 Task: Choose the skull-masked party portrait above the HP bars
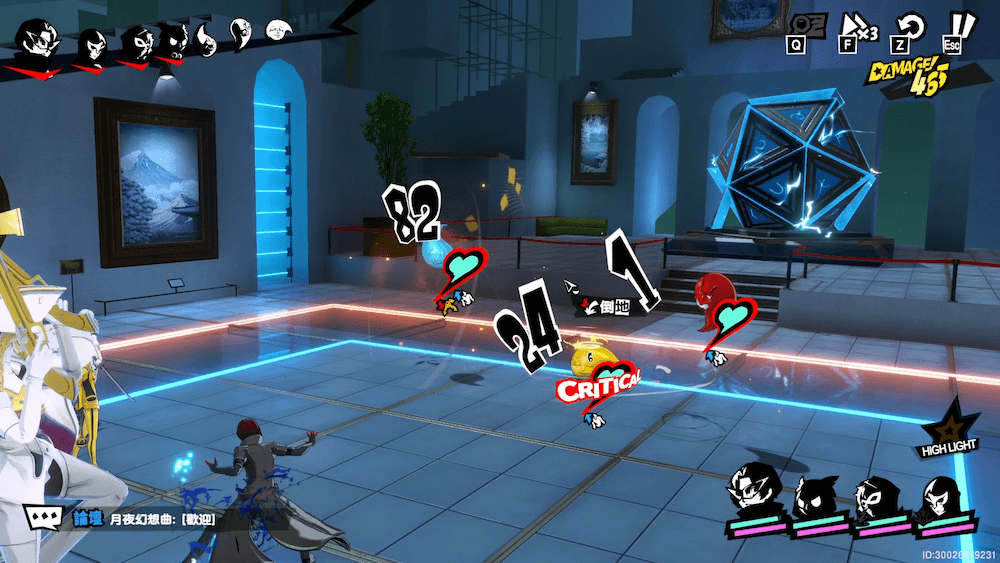click(x=873, y=494)
